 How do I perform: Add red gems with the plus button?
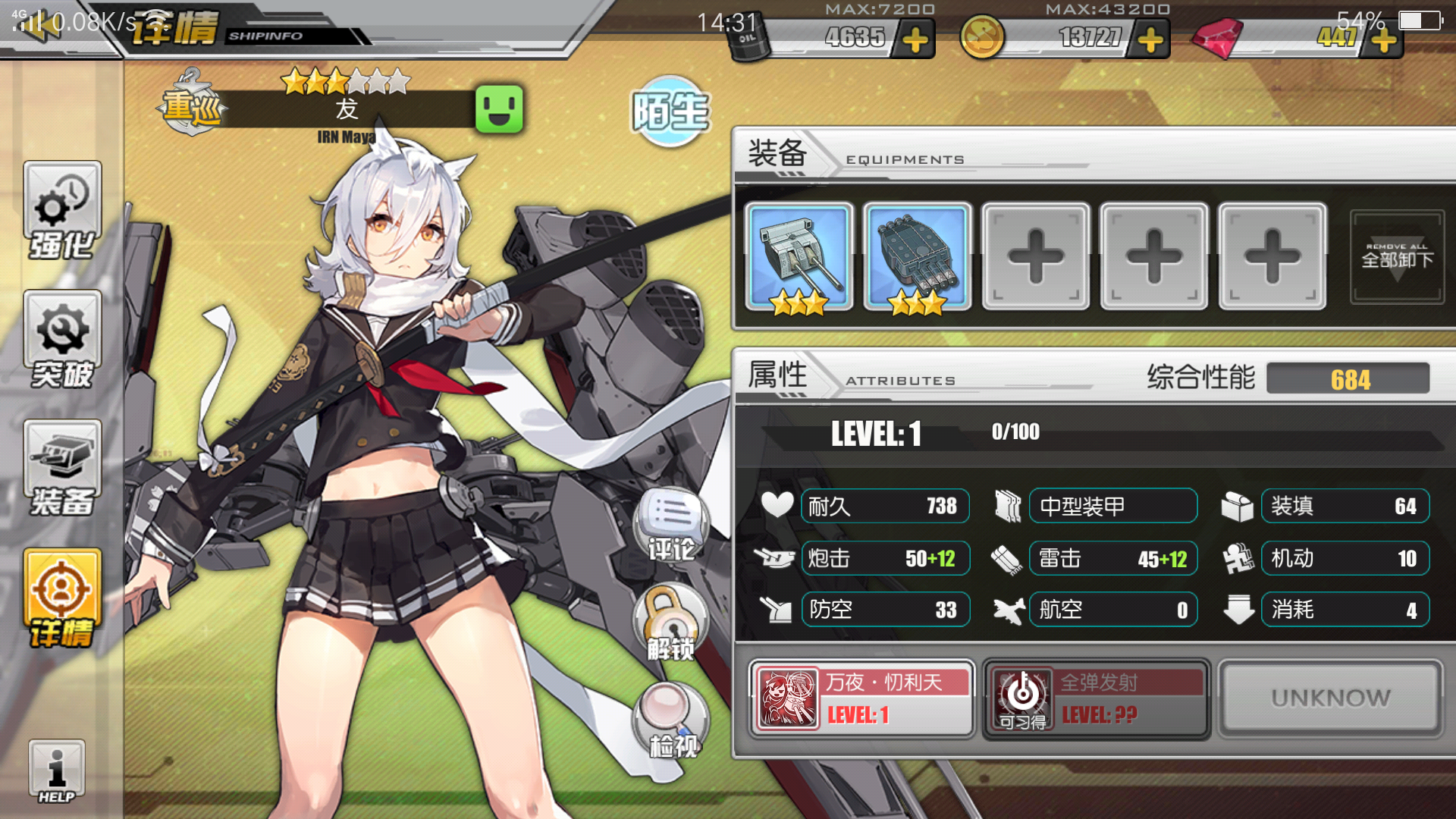(1384, 39)
